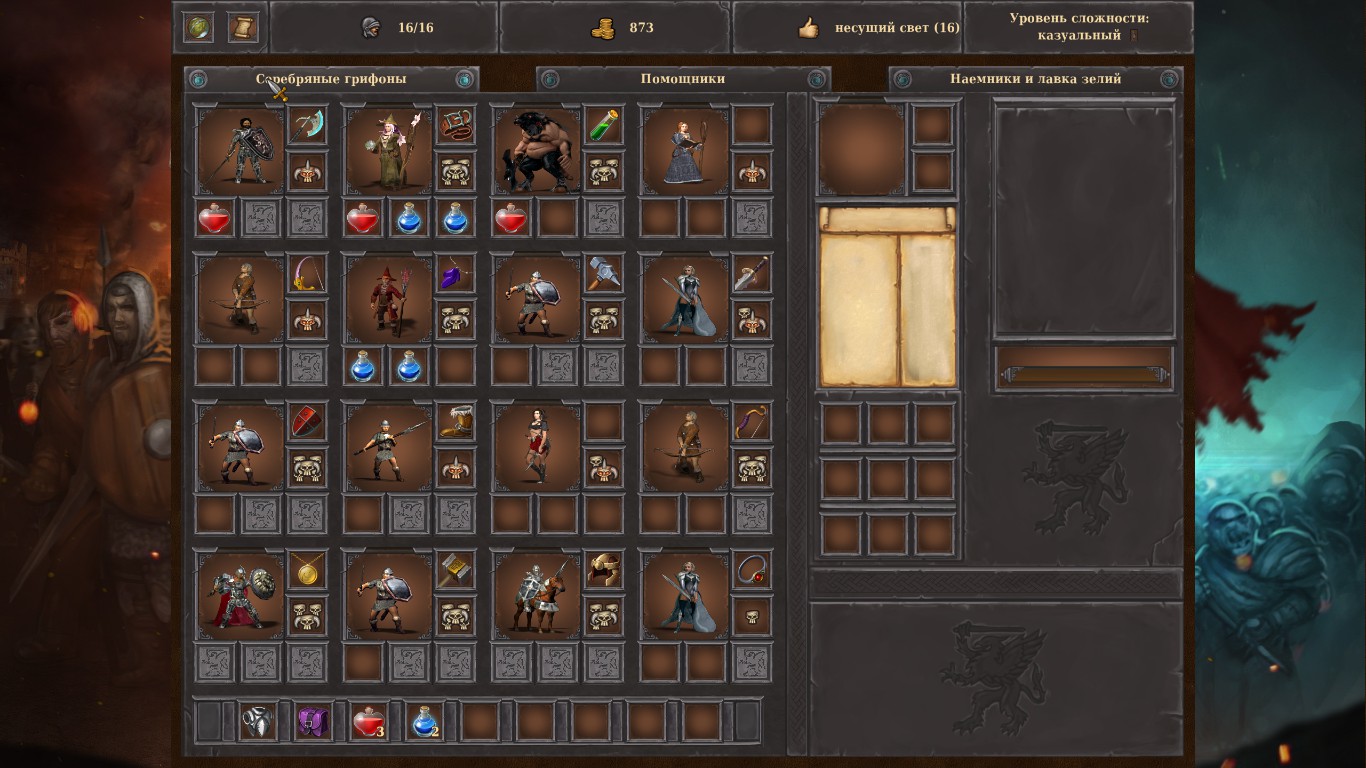Select the golden medallion beside the red-caped knight
Screen dimensions: 1366x768
click(307, 571)
